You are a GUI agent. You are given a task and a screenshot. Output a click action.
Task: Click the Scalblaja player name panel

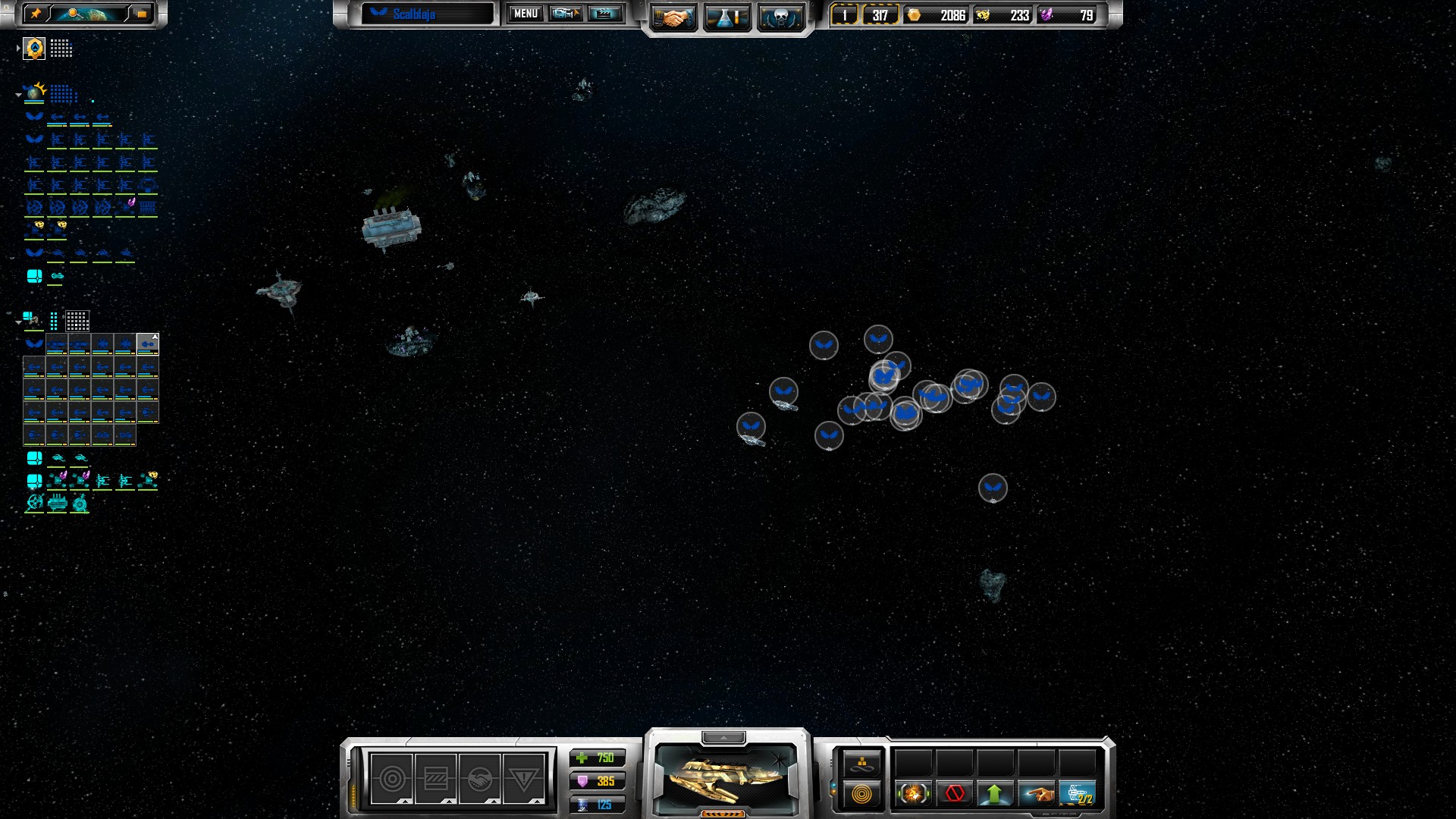pos(427,14)
